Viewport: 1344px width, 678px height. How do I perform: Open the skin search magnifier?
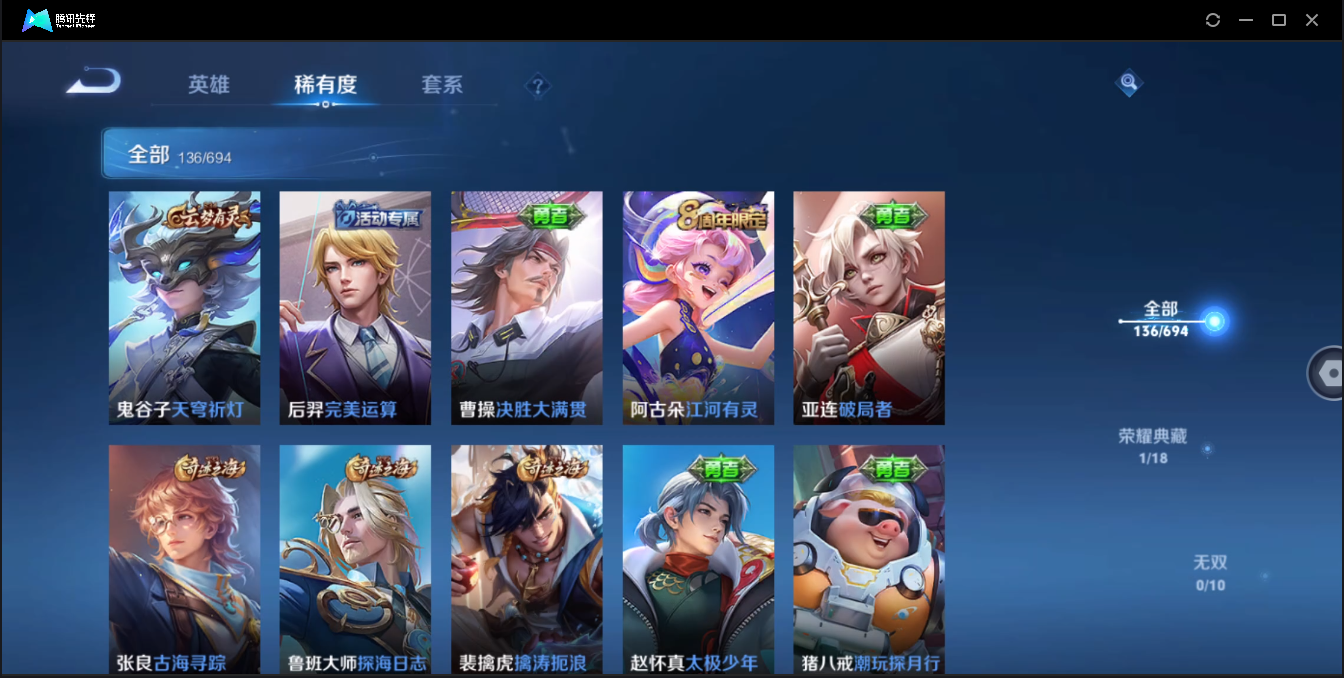1129,83
